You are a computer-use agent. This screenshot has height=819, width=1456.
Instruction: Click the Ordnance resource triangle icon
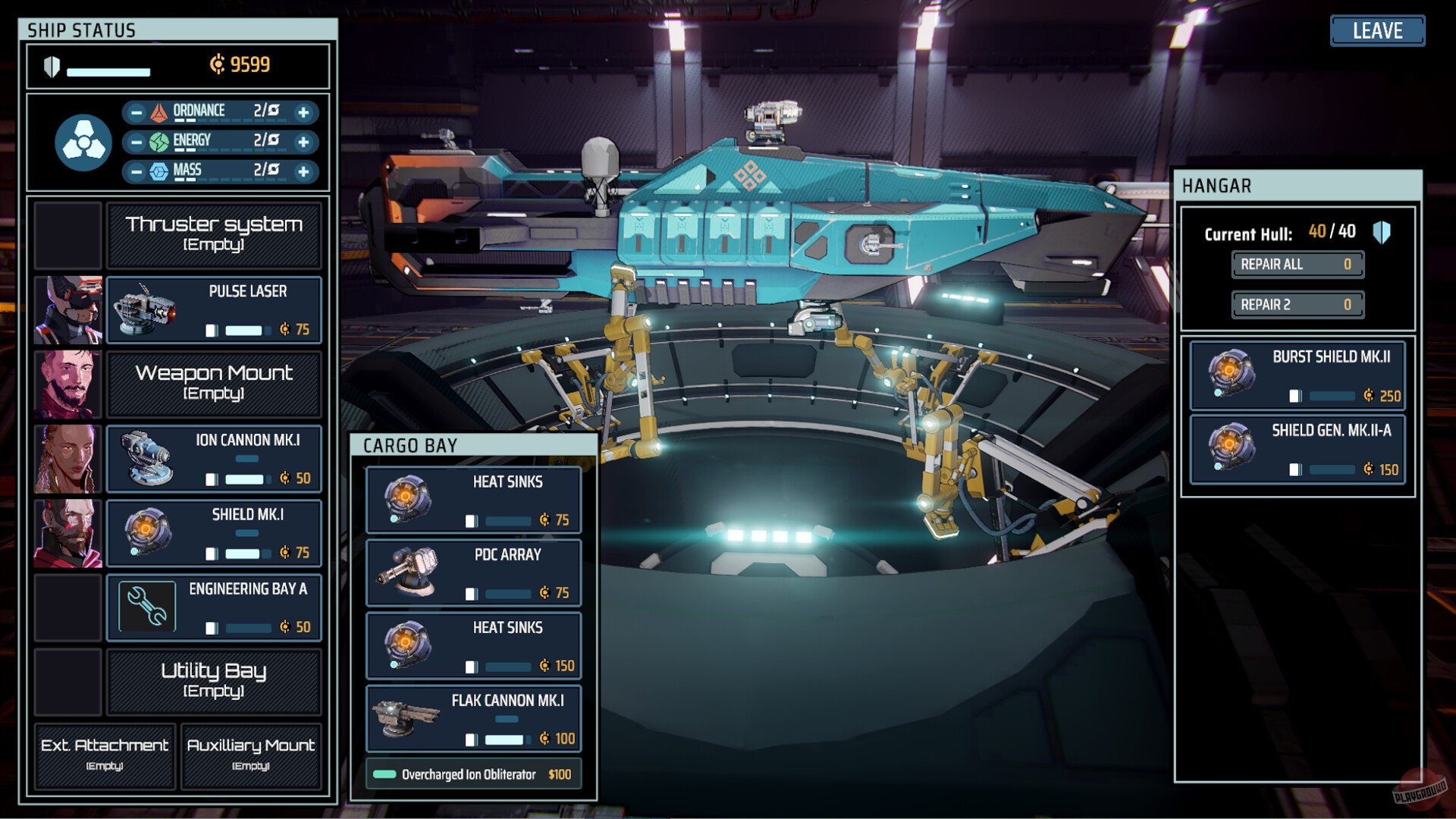tap(160, 111)
